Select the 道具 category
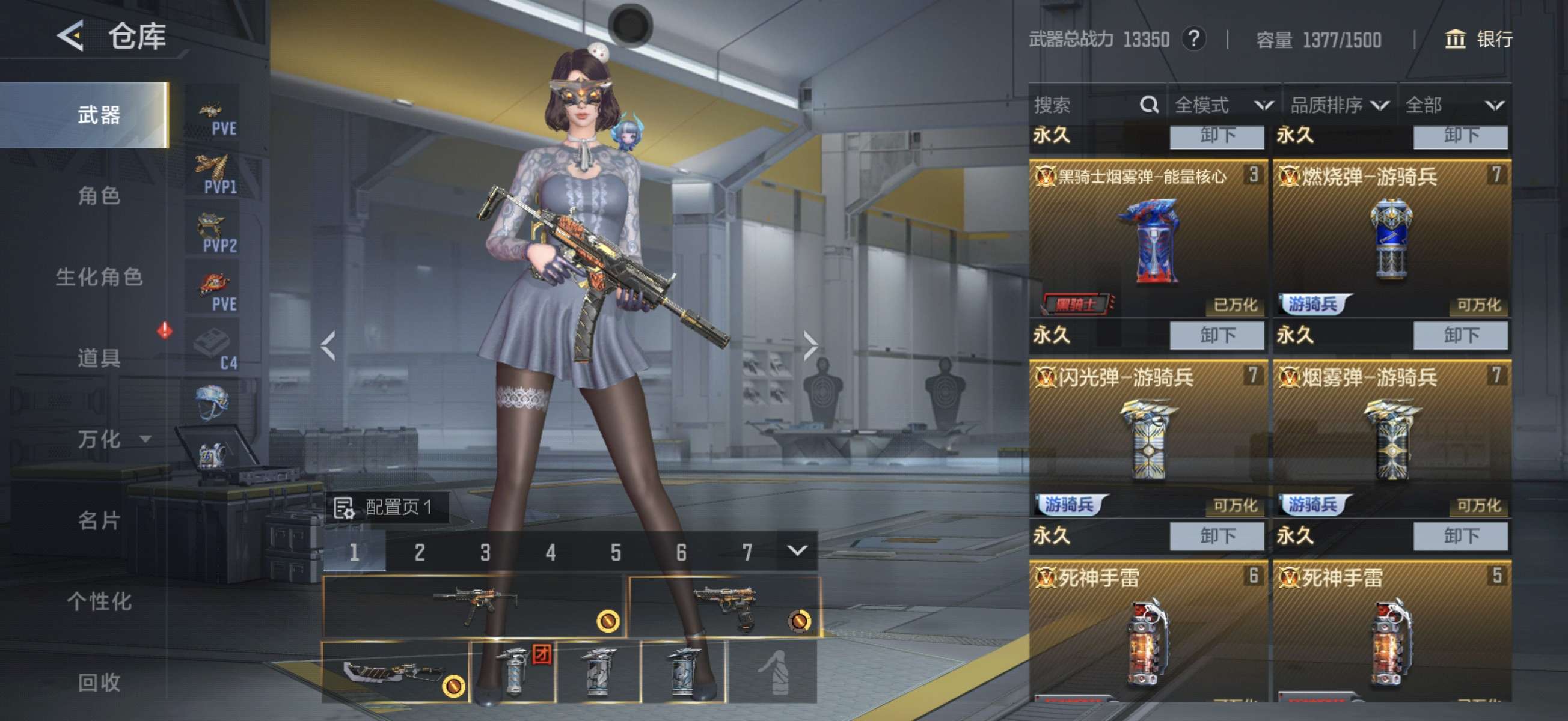 pos(99,357)
